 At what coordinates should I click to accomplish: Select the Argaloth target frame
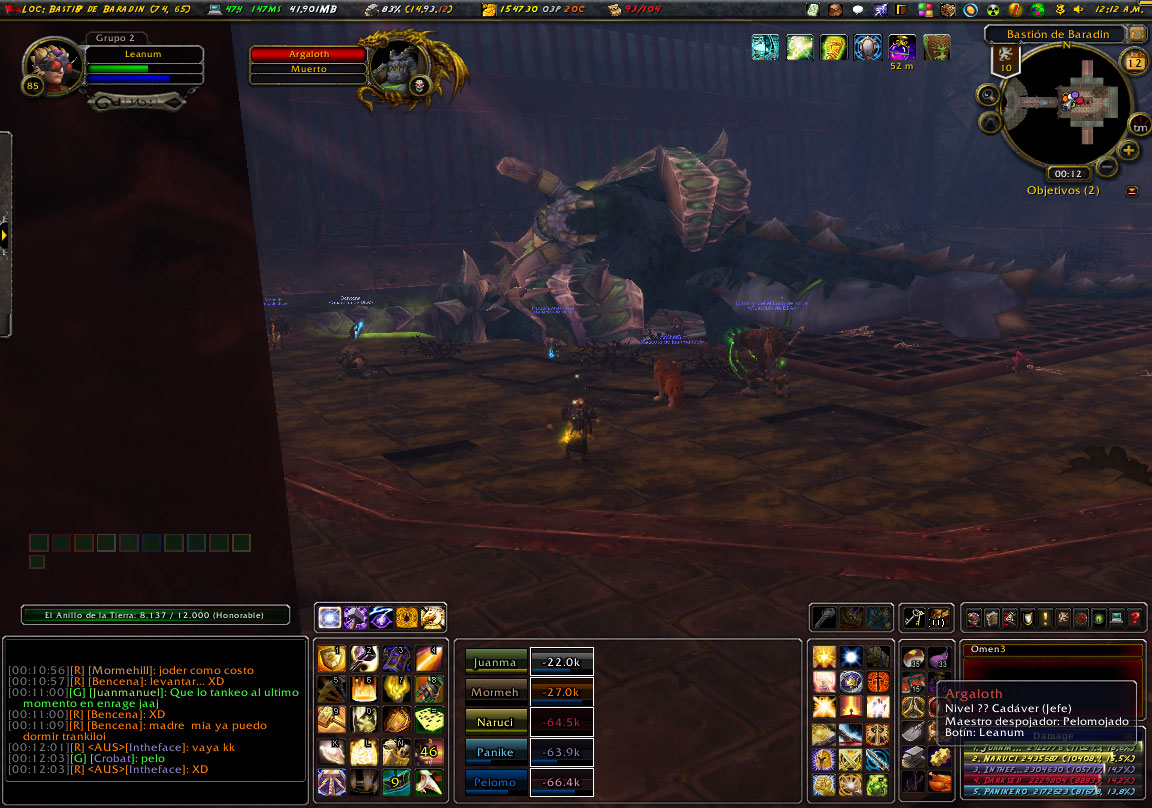(x=308, y=54)
